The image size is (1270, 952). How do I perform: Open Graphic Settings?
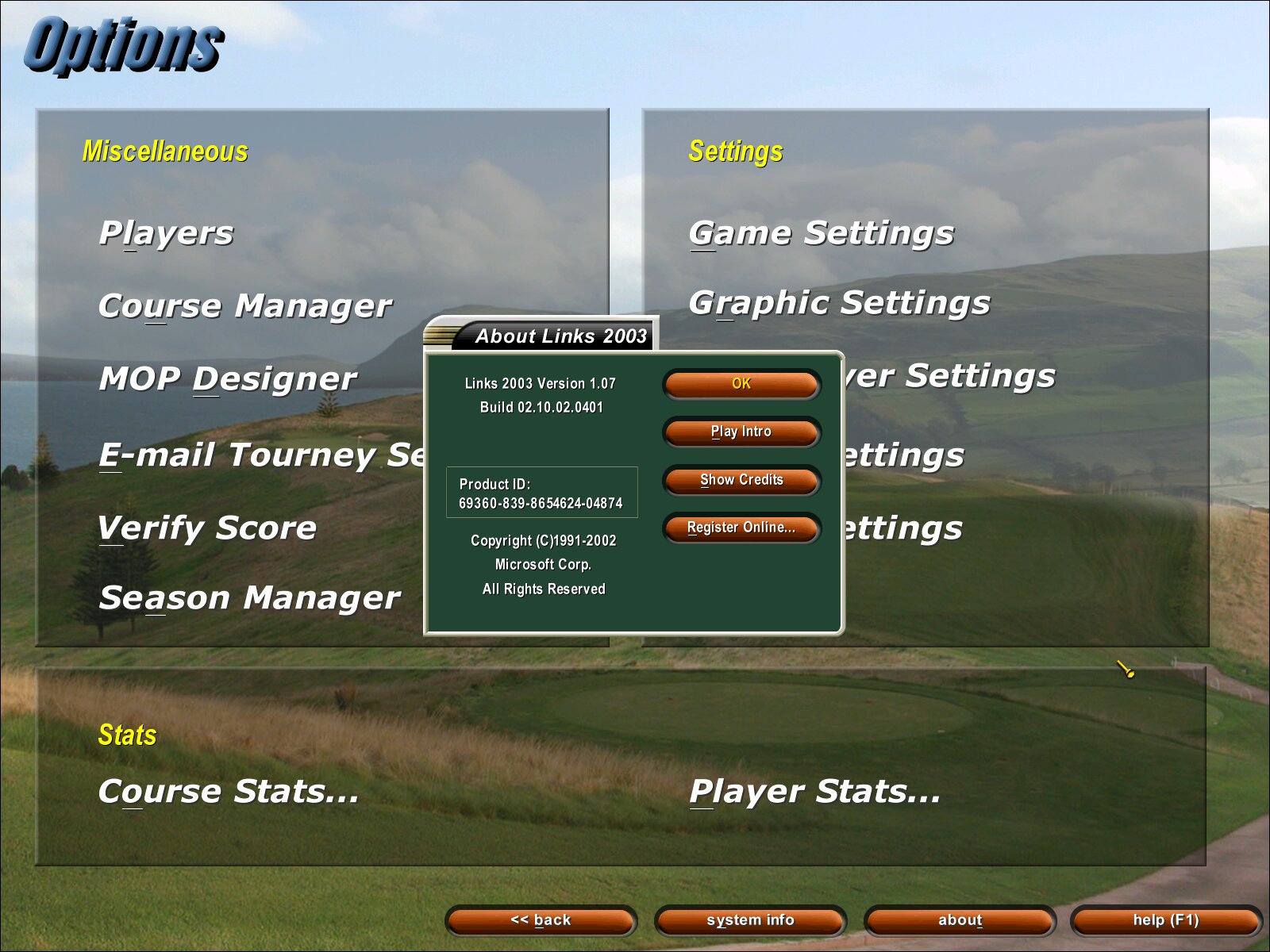click(839, 303)
